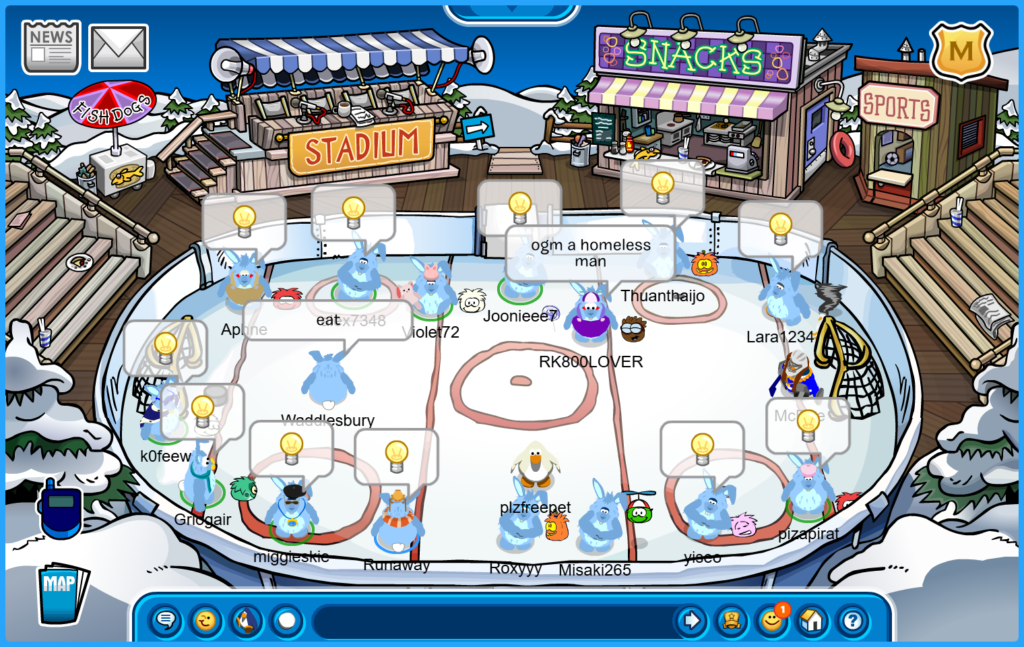The image size is (1024, 647).
Task: Check the mail envelope
Action: tap(119, 47)
